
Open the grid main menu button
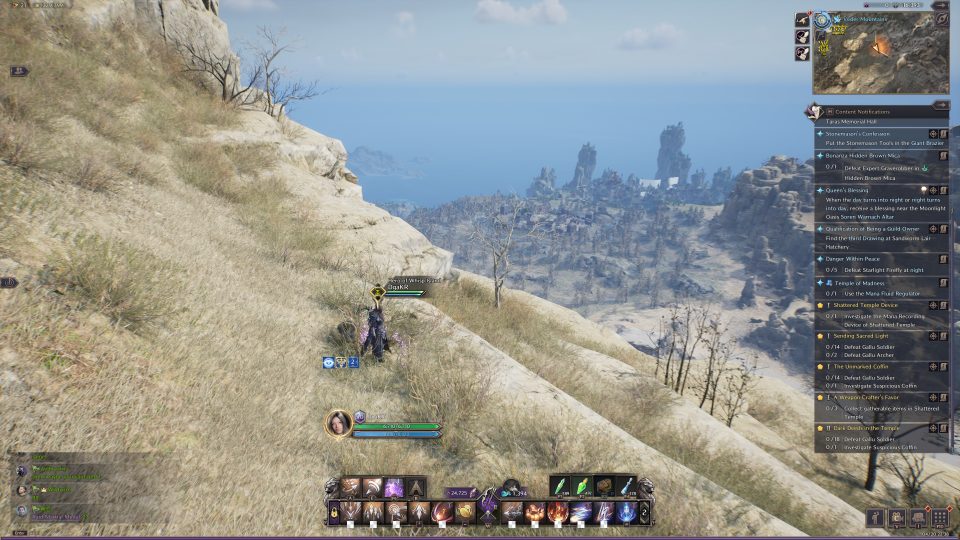point(940,518)
